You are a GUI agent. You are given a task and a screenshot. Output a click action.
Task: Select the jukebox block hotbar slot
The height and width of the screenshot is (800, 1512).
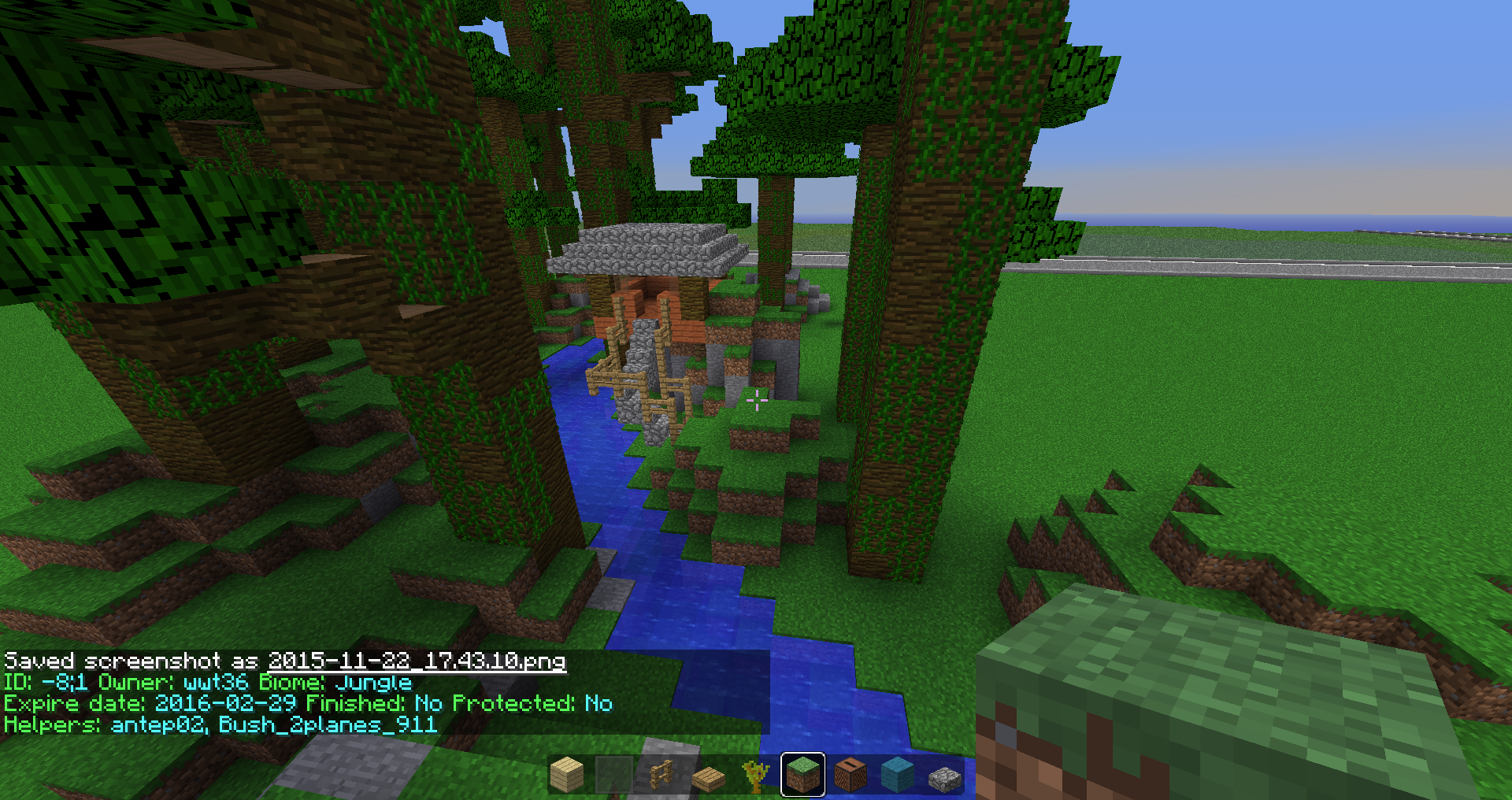click(850, 775)
